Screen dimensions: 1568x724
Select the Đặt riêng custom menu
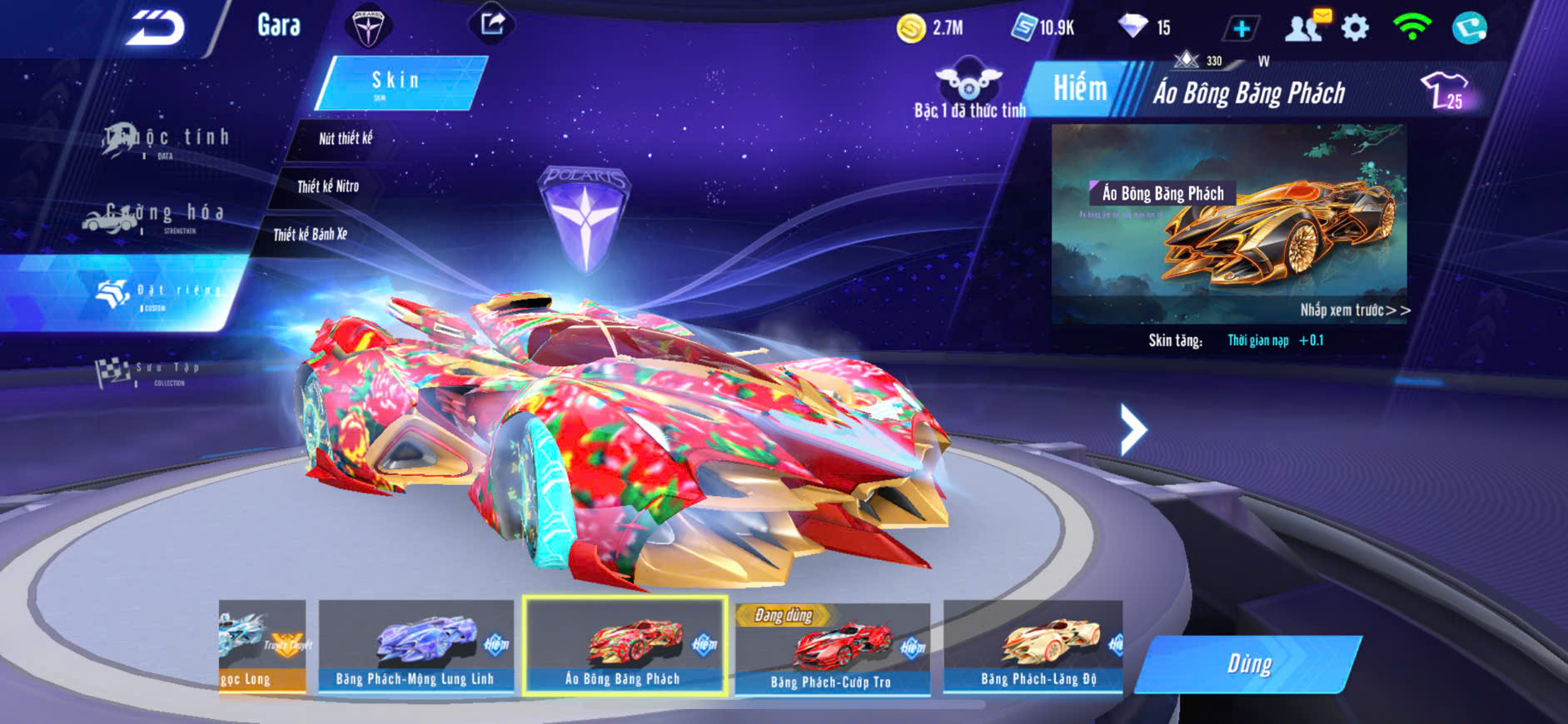pyautogui.click(x=158, y=293)
